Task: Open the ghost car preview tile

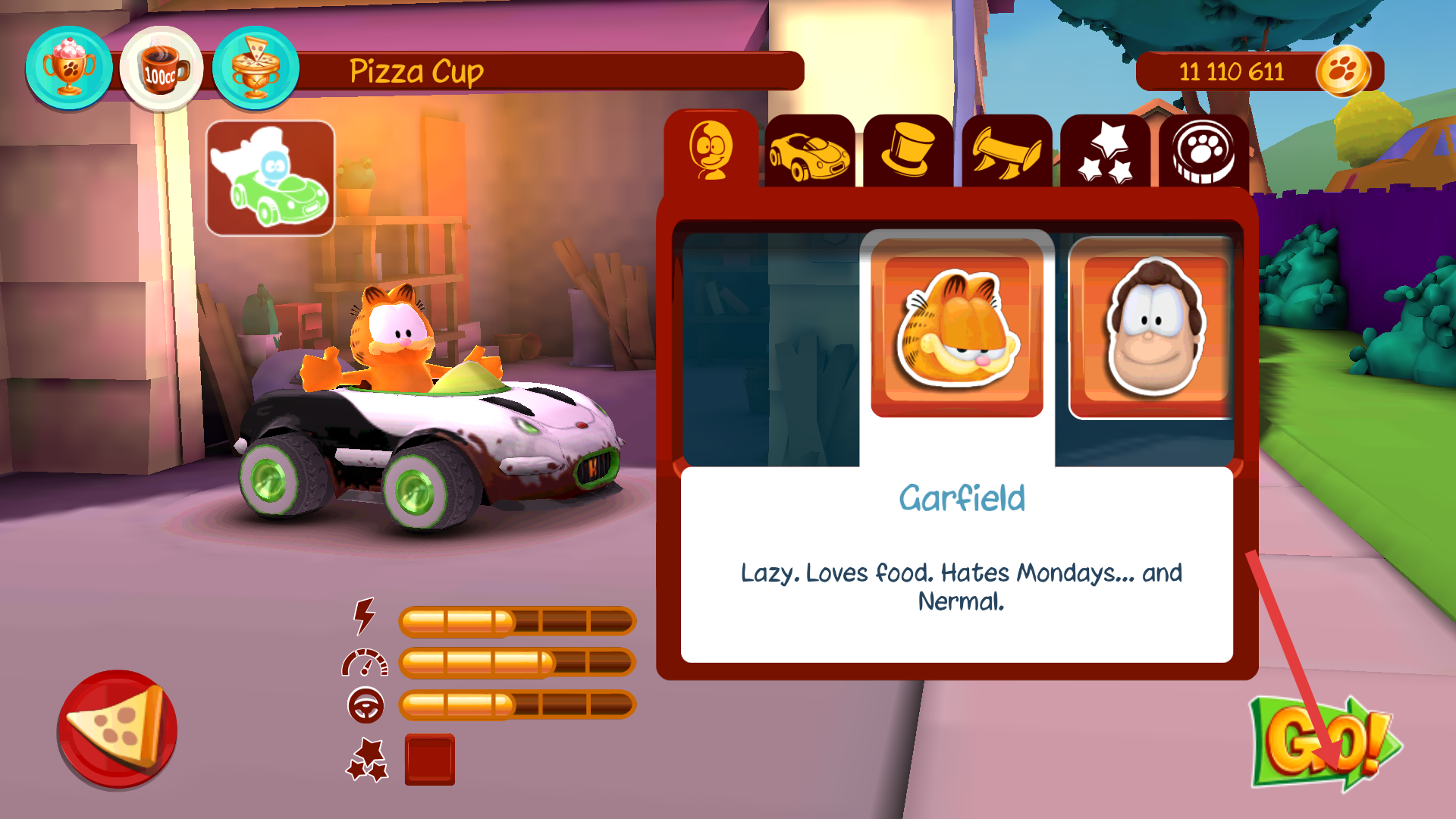Action: [x=271, y=179]
